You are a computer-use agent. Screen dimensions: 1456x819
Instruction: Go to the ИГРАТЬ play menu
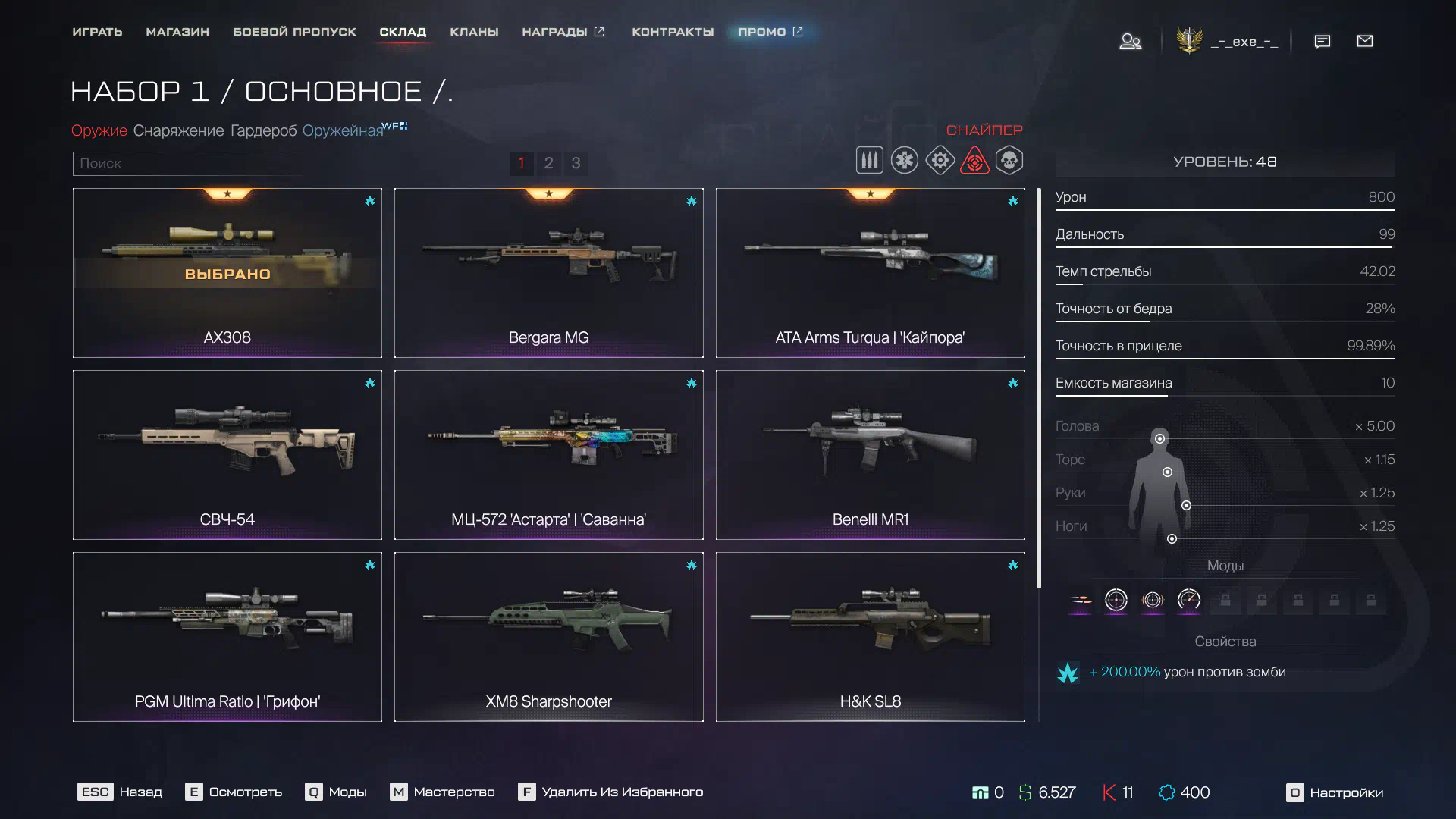97,32
